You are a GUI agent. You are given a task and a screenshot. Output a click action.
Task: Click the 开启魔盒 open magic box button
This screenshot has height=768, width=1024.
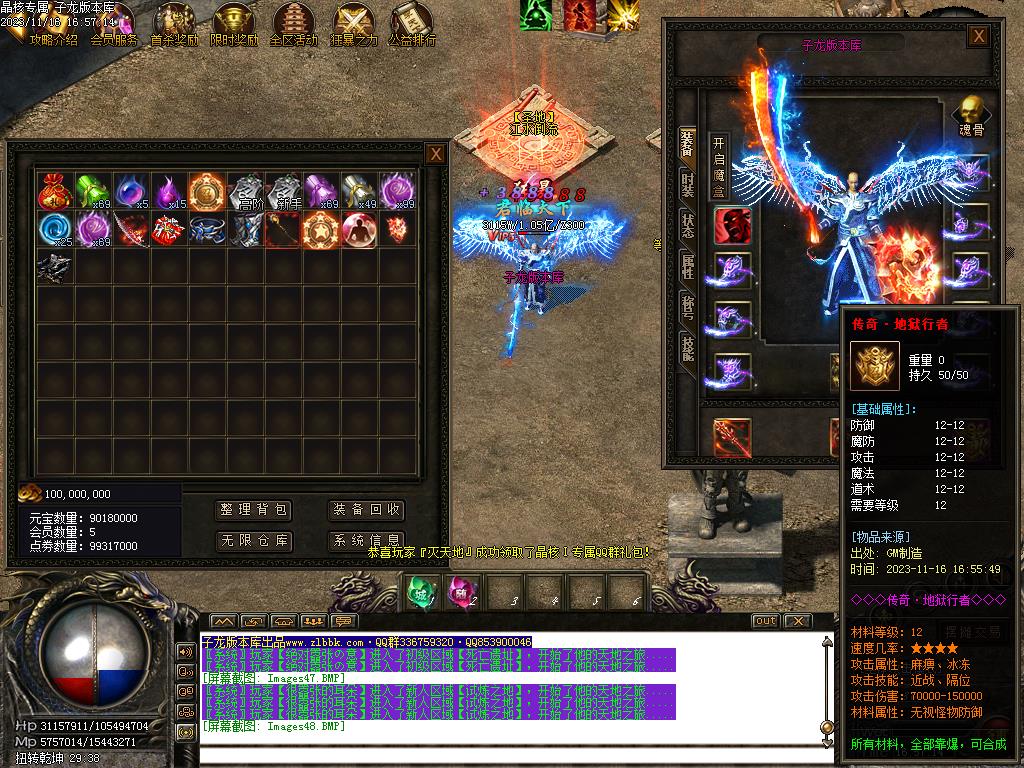[719, 164]
